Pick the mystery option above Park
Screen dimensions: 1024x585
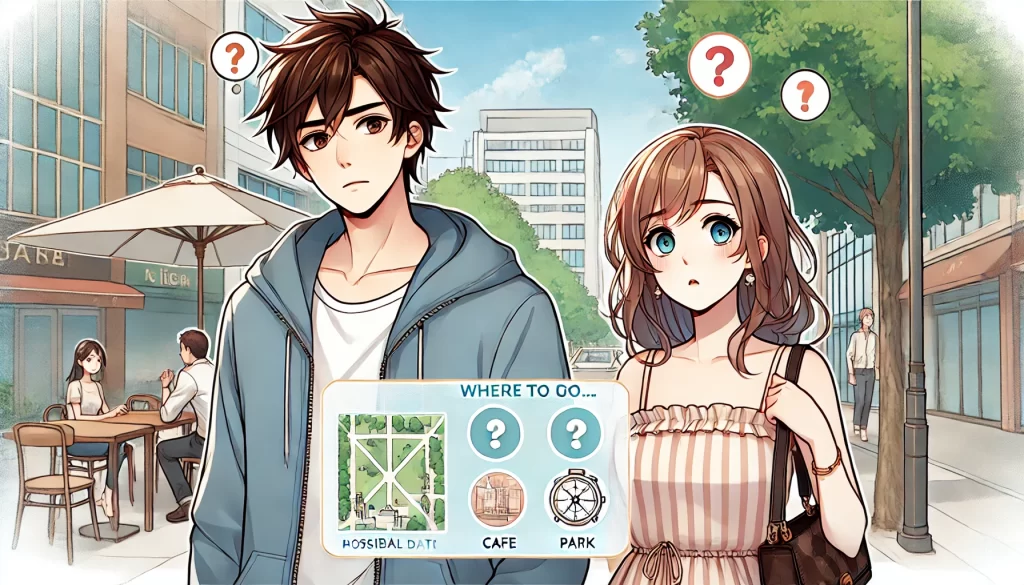(574, 433)
